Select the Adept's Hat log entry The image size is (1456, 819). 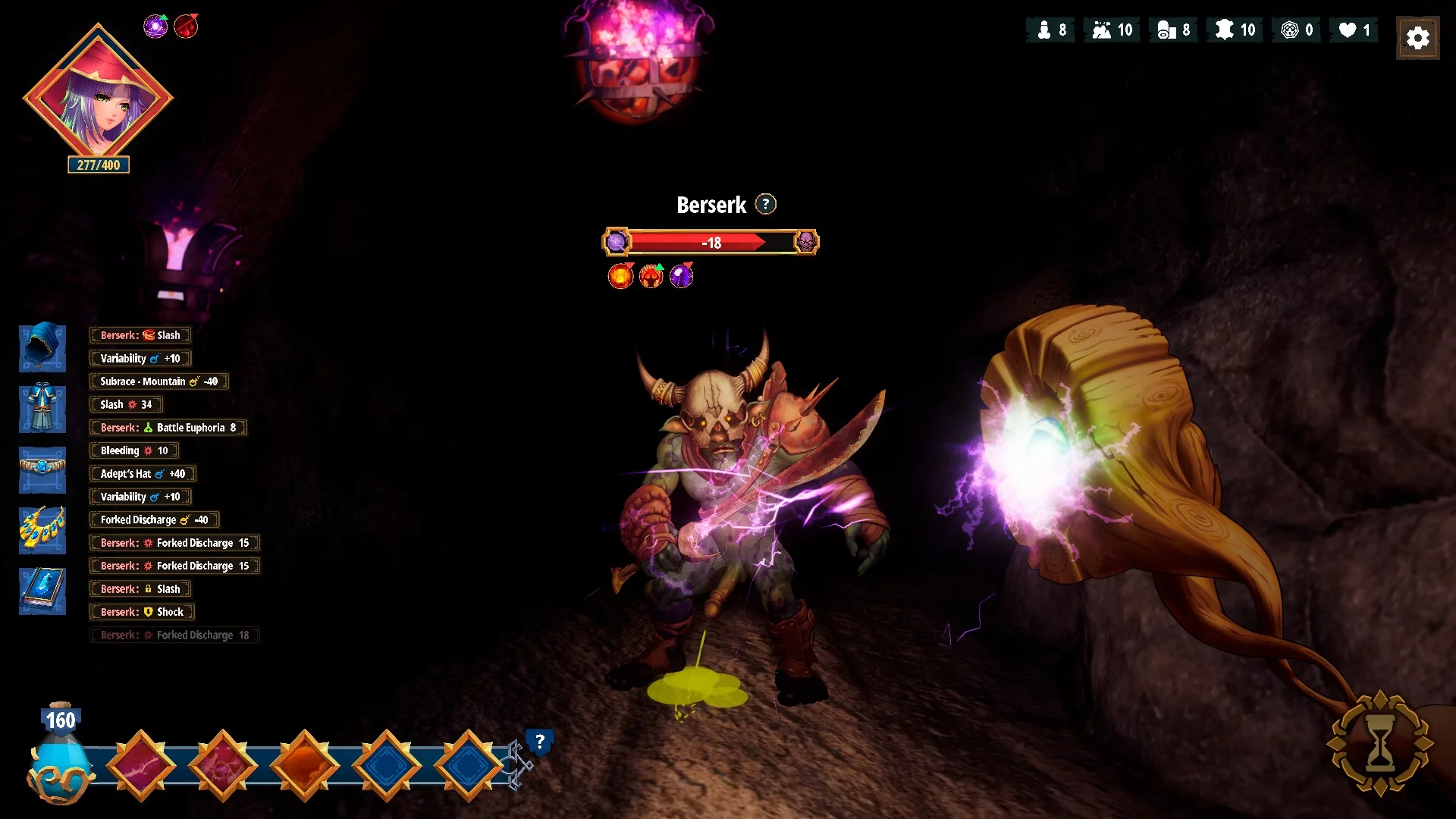point(143,474)
